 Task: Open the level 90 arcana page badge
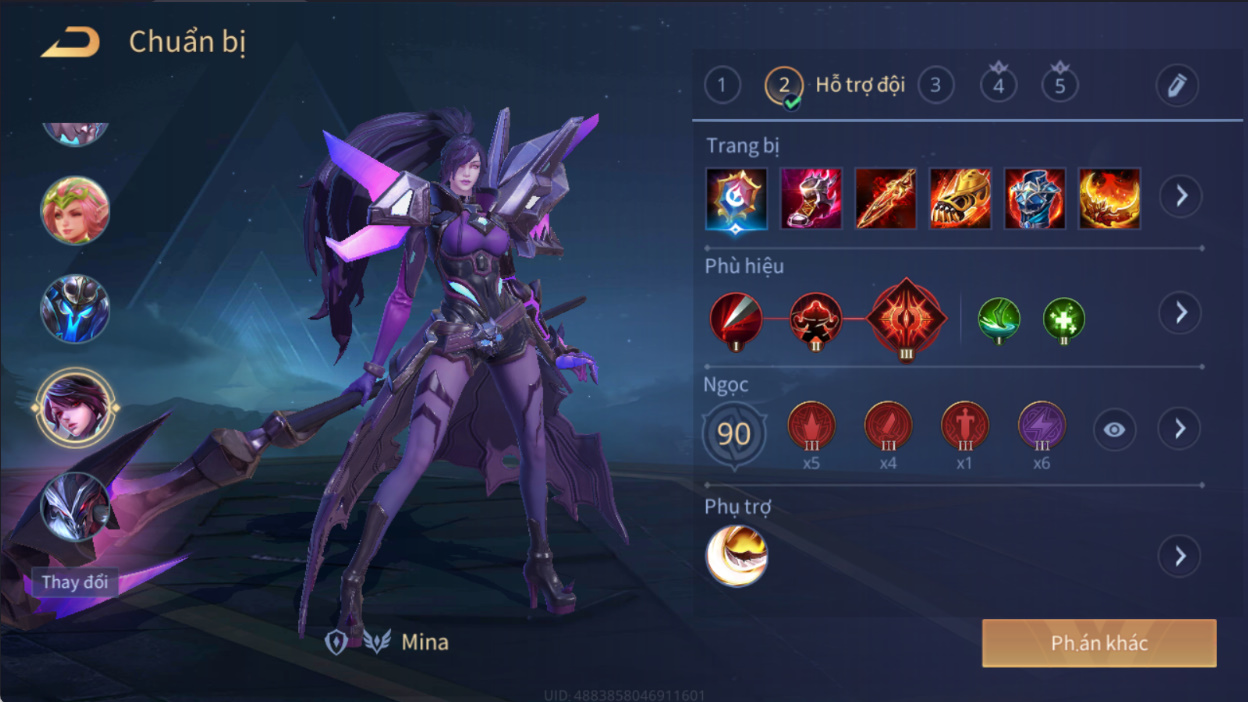pos(734,433)
